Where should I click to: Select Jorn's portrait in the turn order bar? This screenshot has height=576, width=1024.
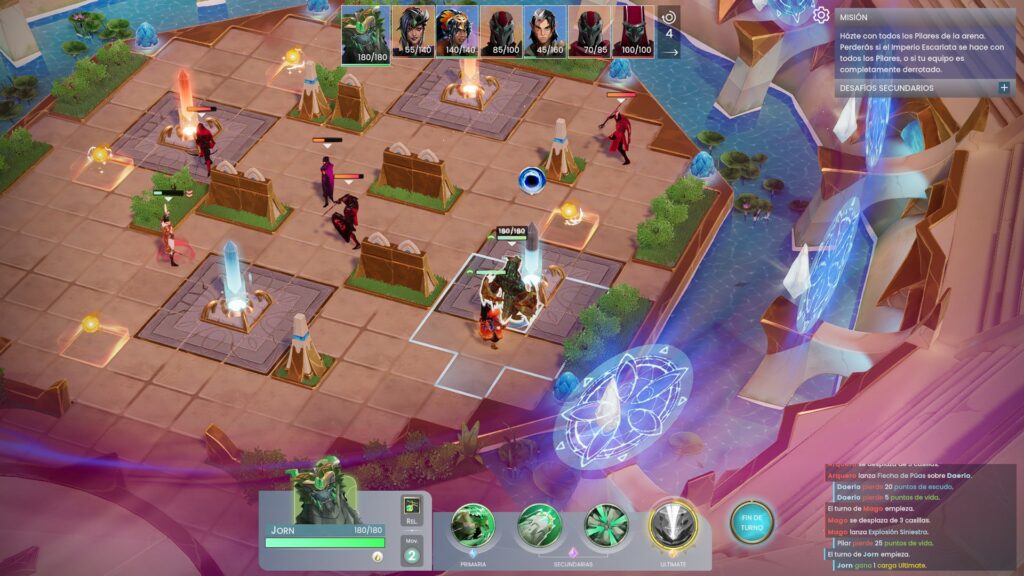point(366,34)
